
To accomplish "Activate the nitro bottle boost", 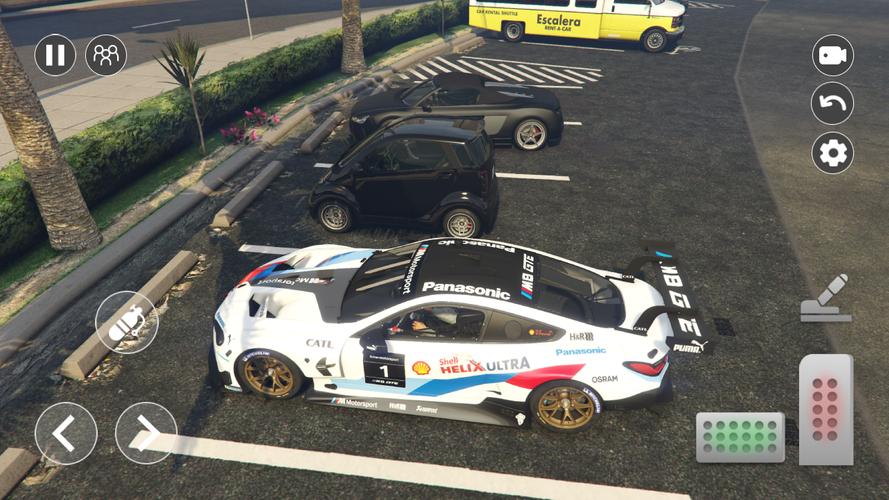I will (x=126, y=322).
